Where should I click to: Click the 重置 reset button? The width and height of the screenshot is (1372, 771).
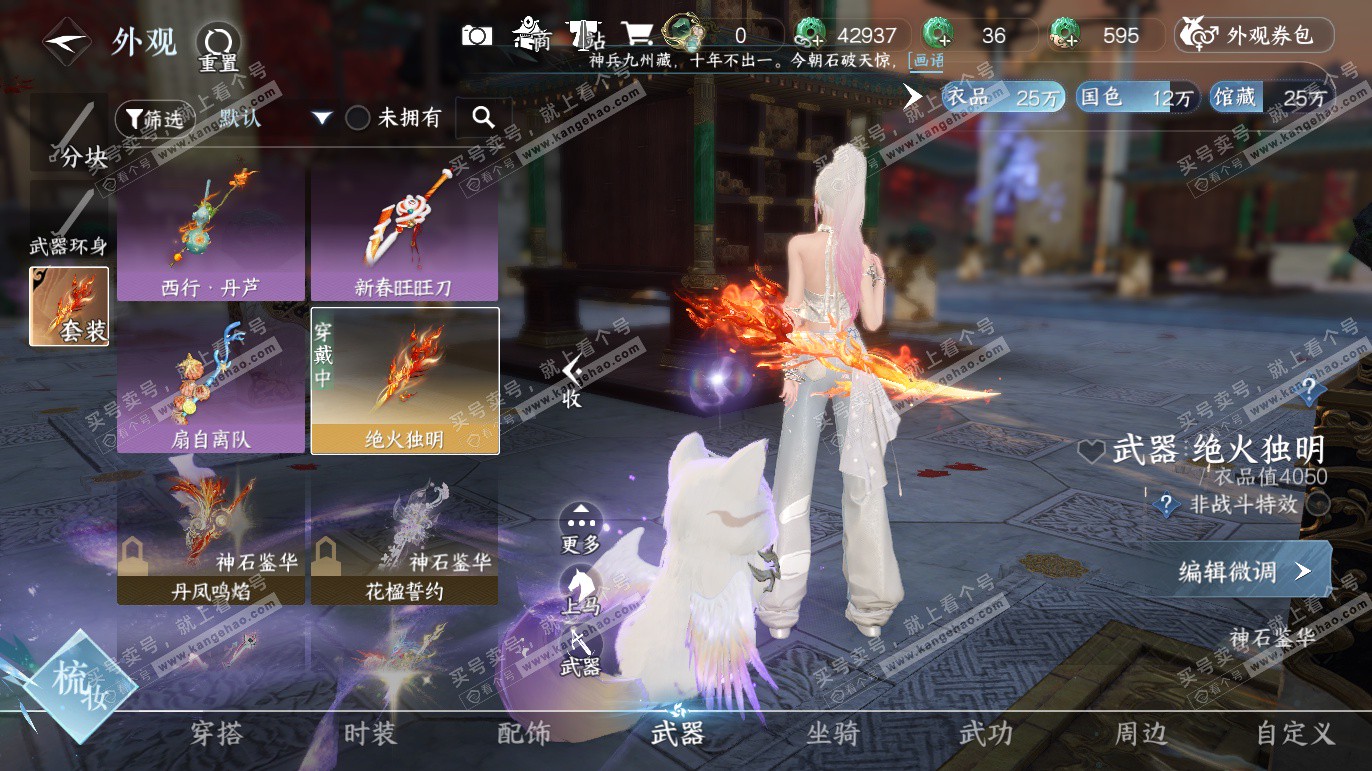(217, 46)
